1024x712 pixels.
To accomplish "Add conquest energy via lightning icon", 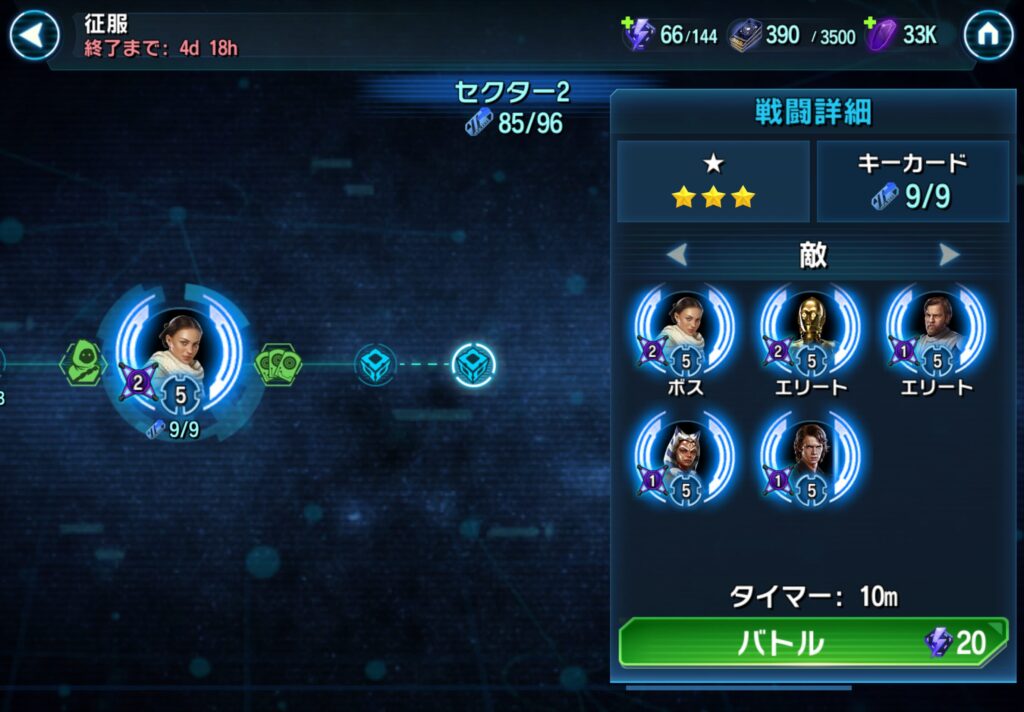I will pyautogui.click(x=636, y=35).
